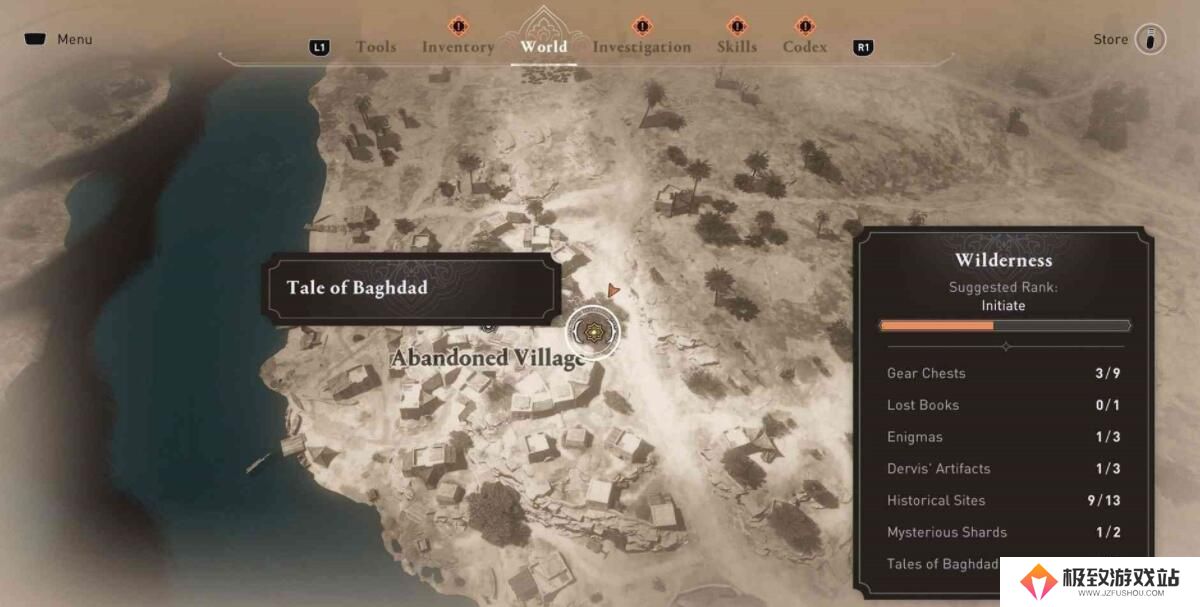Show the Codex tab

point(805,47)
